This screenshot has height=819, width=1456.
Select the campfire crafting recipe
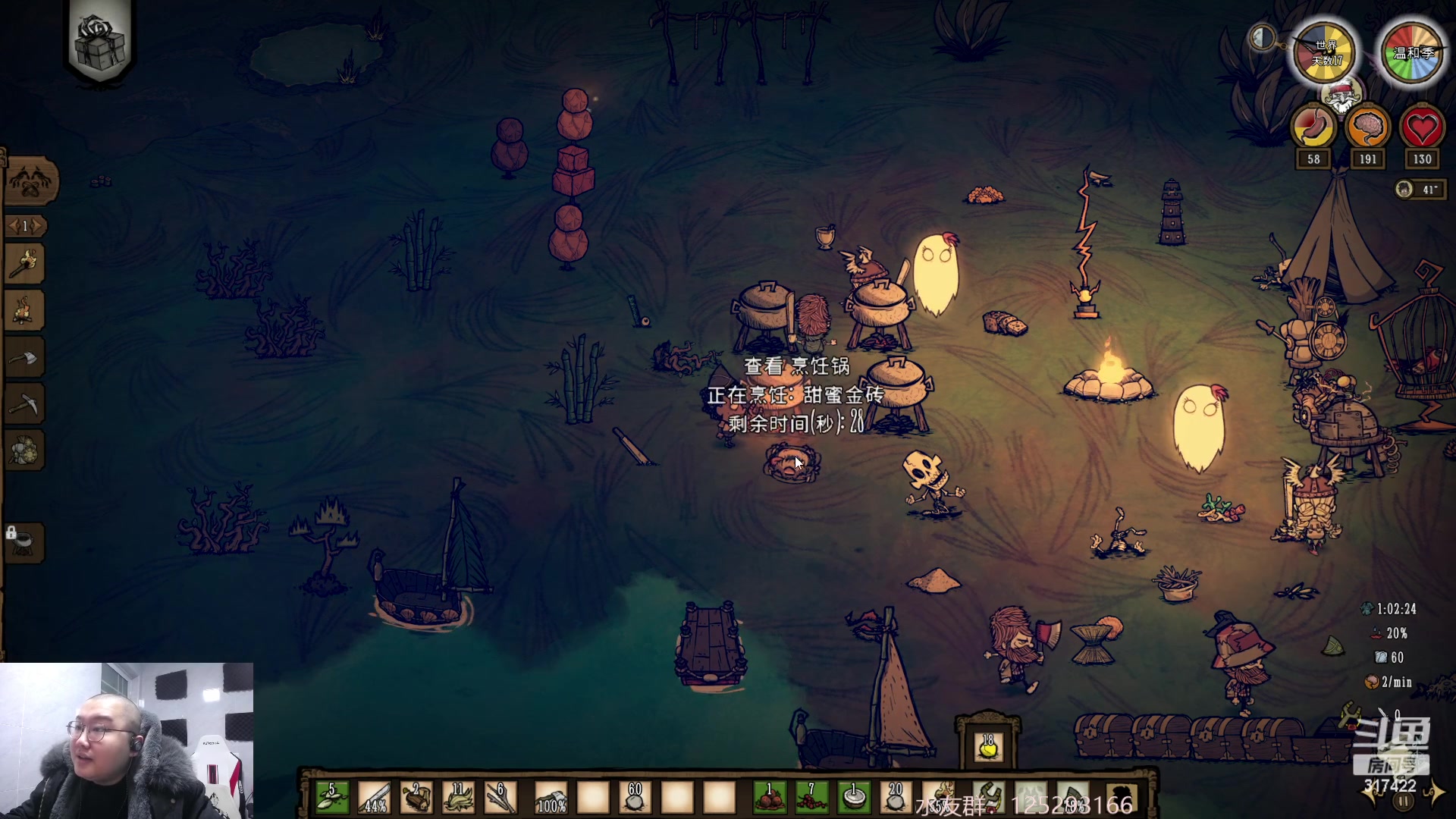(x=25, y=311)
